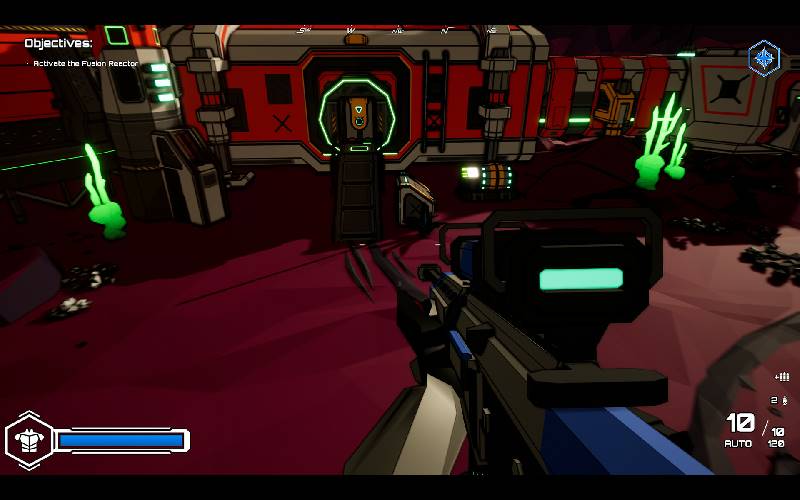Image resolution: width=800 pixels, height=500 pixels.
Task: Select the Activate the Fusion Reactor objective
Action: pyautogui.click(x=85, y=63)
